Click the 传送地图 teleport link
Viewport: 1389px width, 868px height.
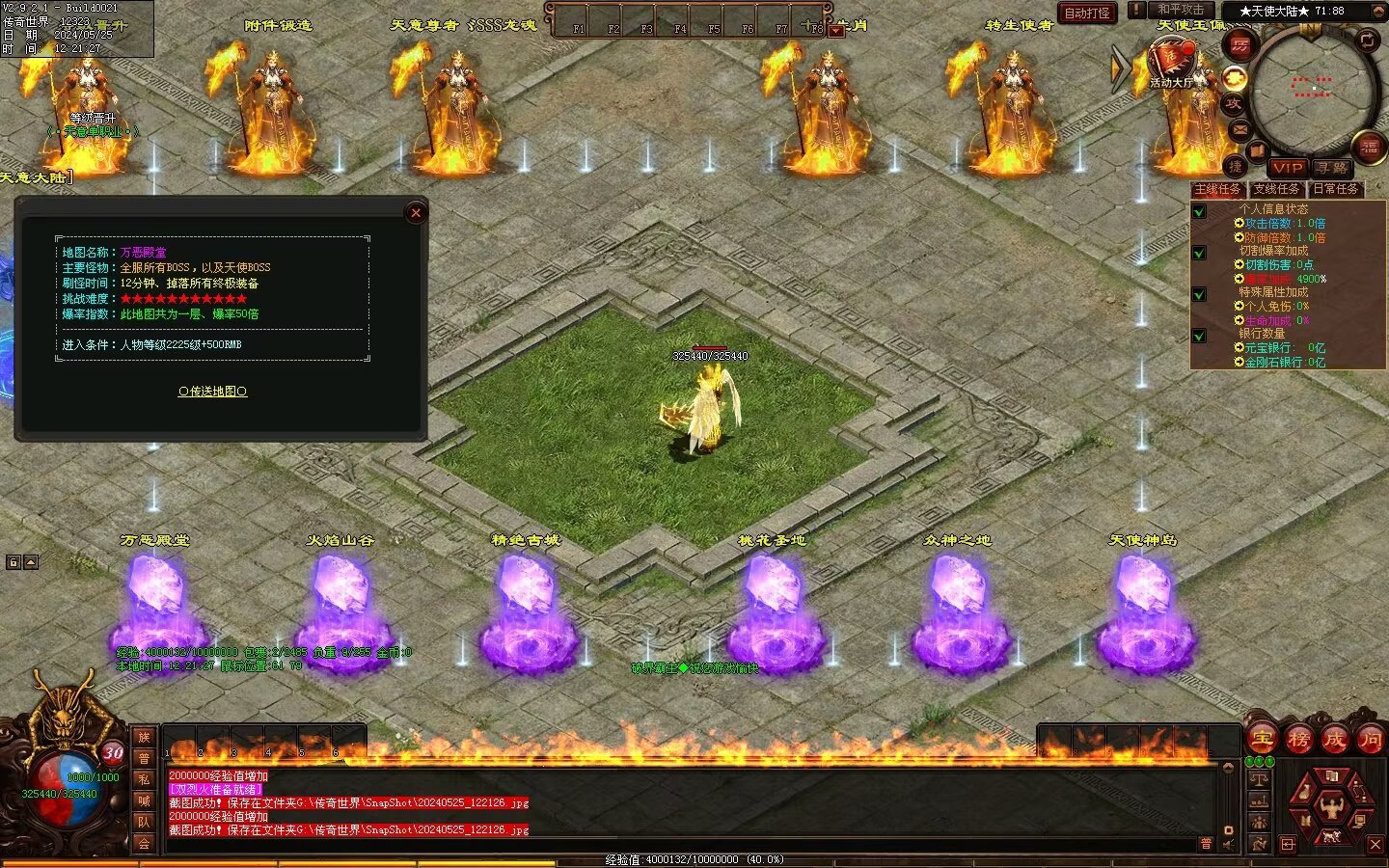click(x=212, y=392)
